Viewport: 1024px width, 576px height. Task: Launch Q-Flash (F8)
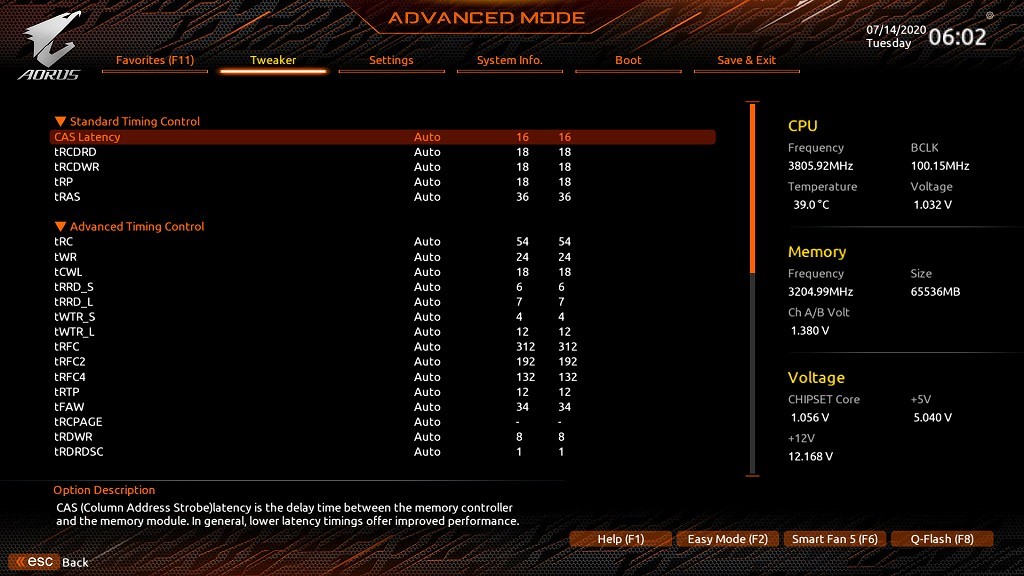[x=941, y=539]
